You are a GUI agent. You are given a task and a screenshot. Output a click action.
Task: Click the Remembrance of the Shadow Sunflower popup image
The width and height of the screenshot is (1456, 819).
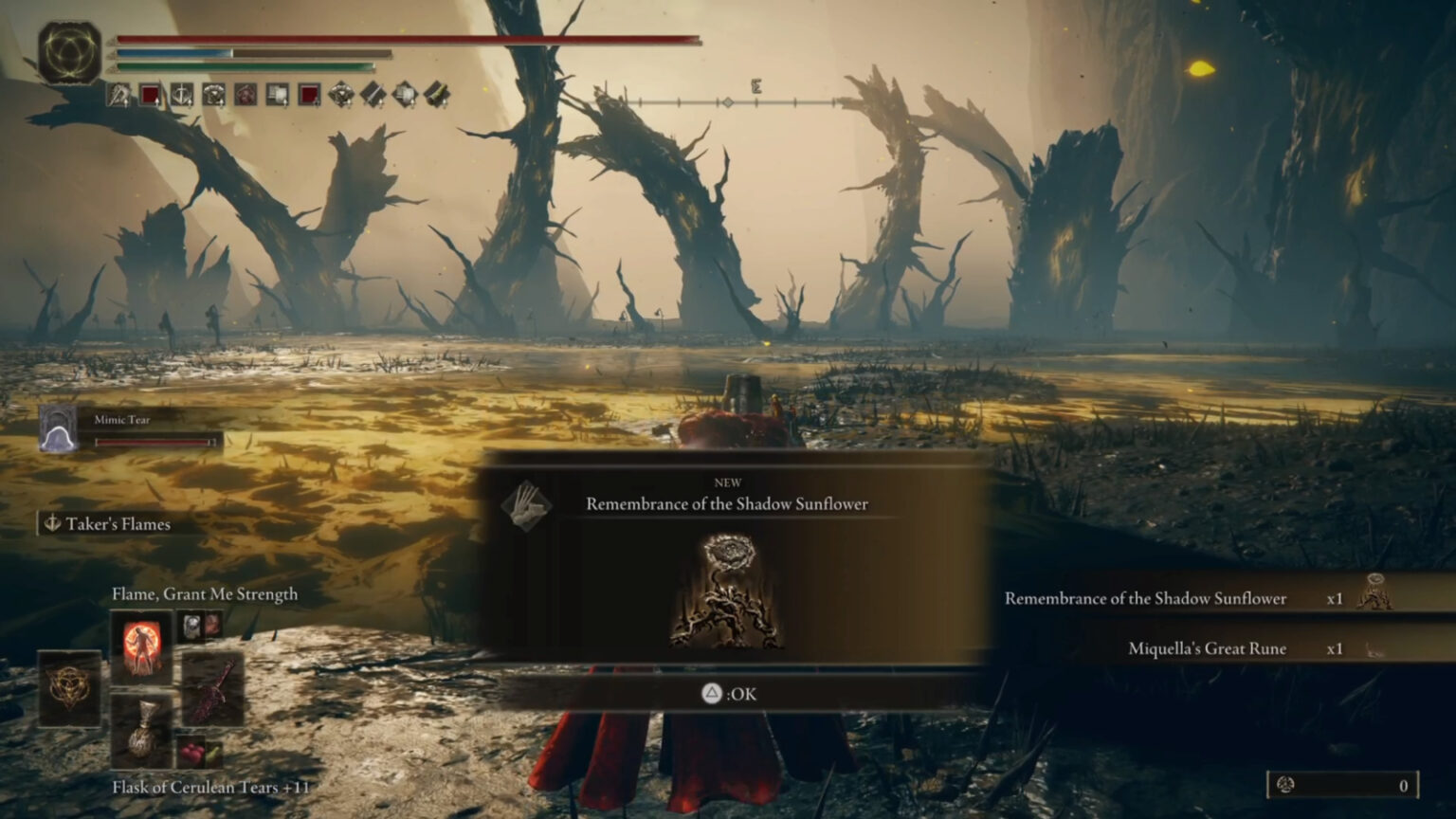click(730, 592)
